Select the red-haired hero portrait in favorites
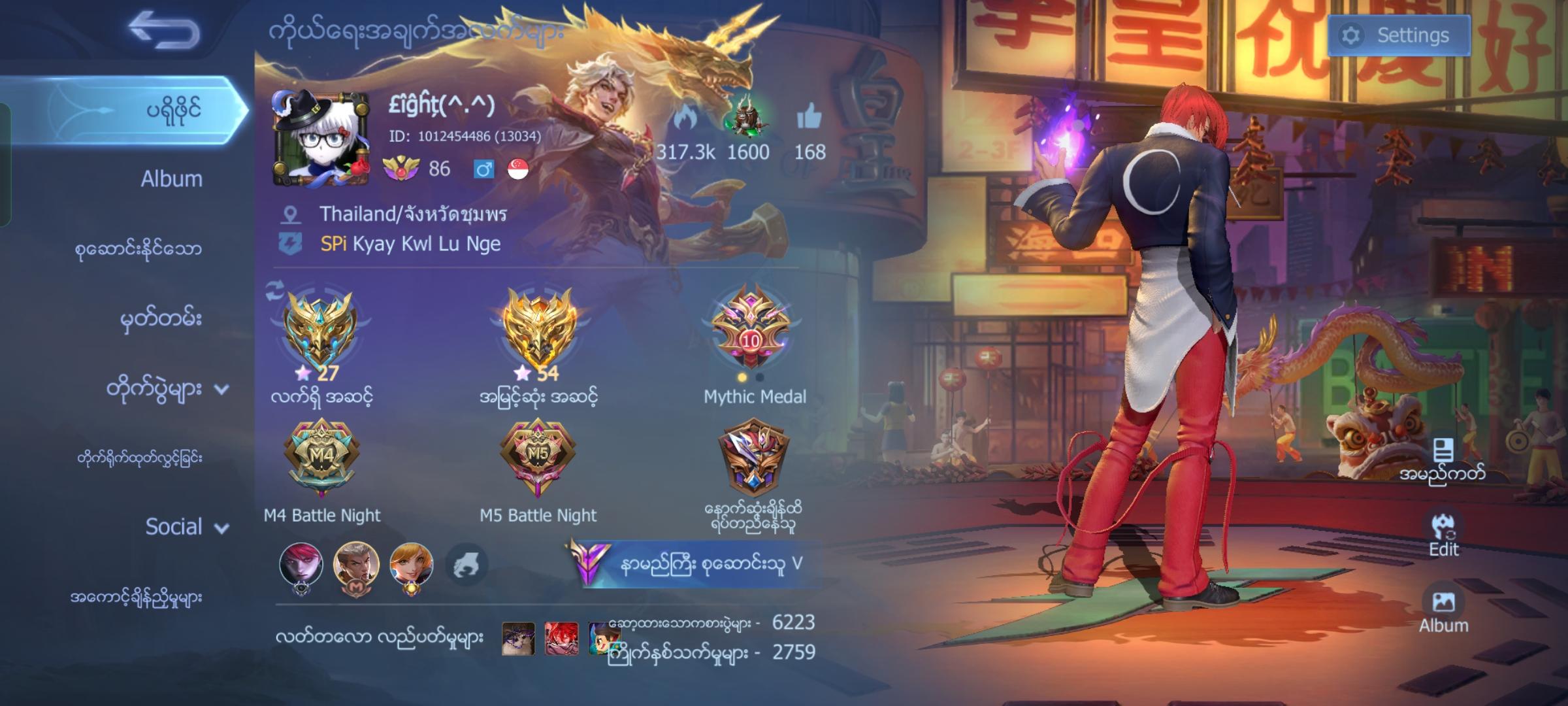1568x706 pixels. [x=301, y=564]
